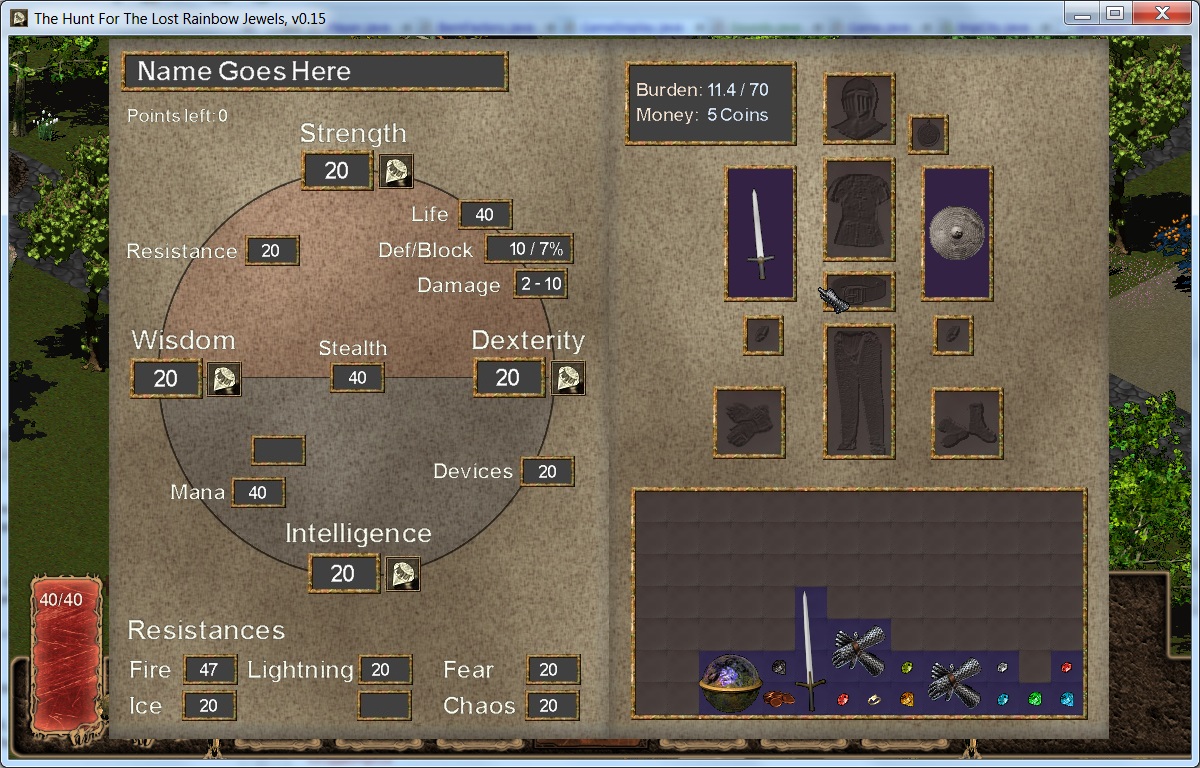Increase Dexterity using its gem button
1200x768 pixels.
tap(568, 378)
